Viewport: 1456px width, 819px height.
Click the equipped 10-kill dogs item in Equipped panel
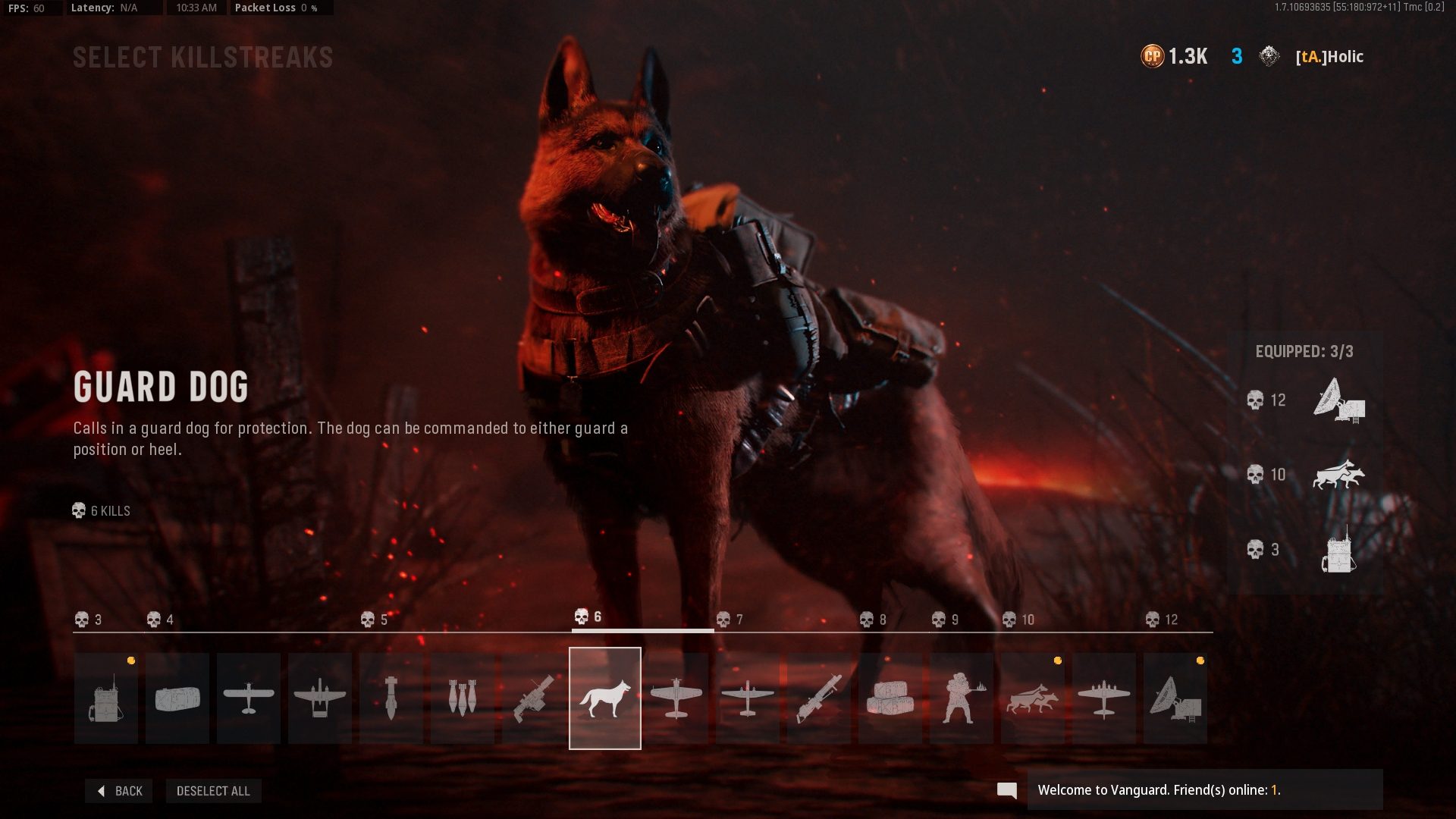[x=1338, y=475]
